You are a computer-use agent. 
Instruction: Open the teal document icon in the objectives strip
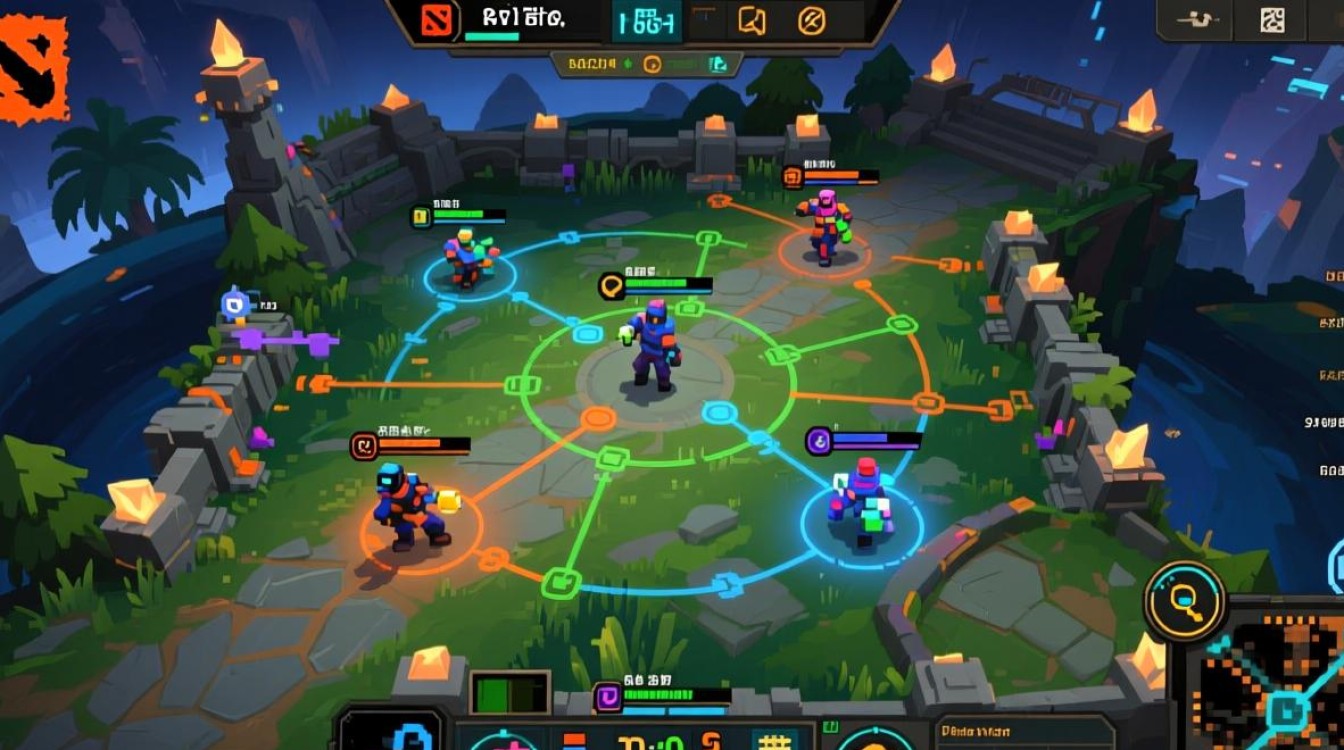pyautogui.click(x=717, y=63)
